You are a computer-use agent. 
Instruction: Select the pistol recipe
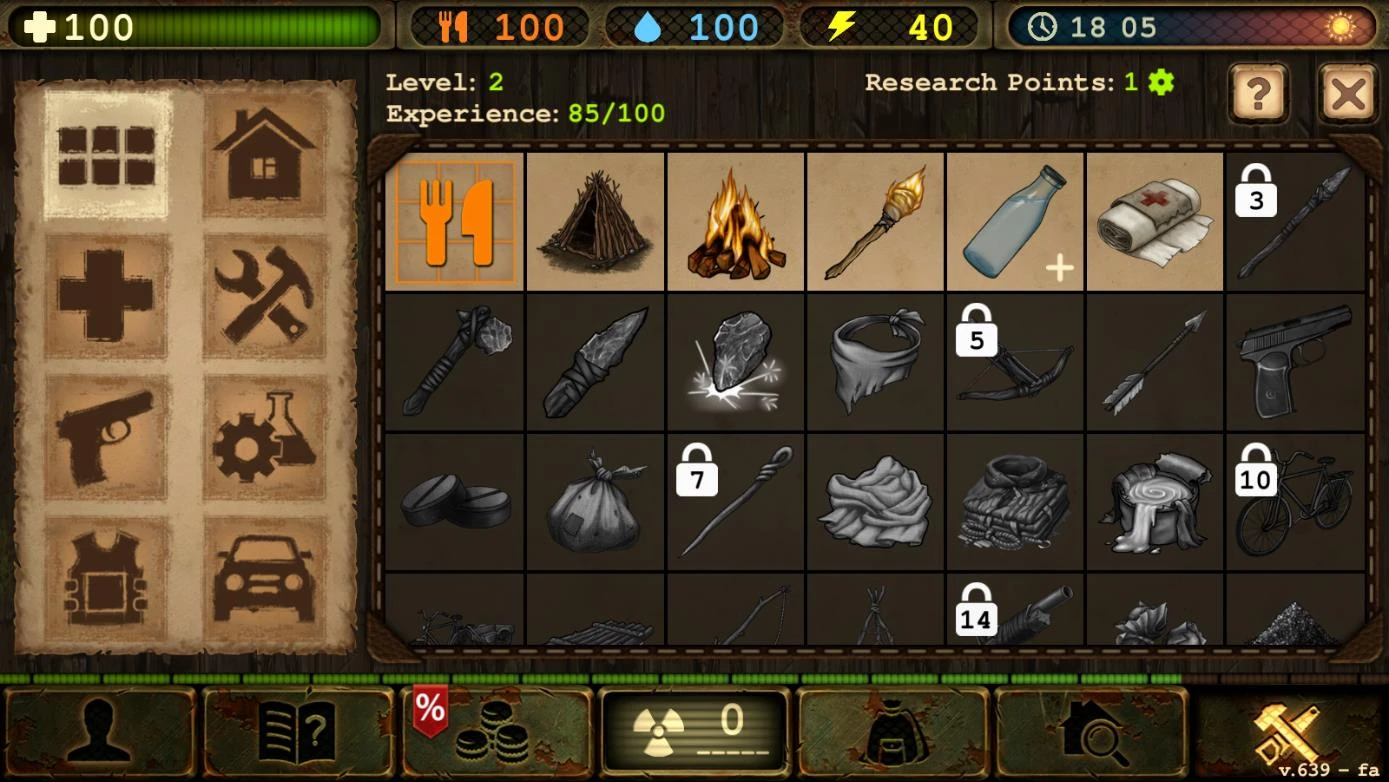coord(1294,361)
